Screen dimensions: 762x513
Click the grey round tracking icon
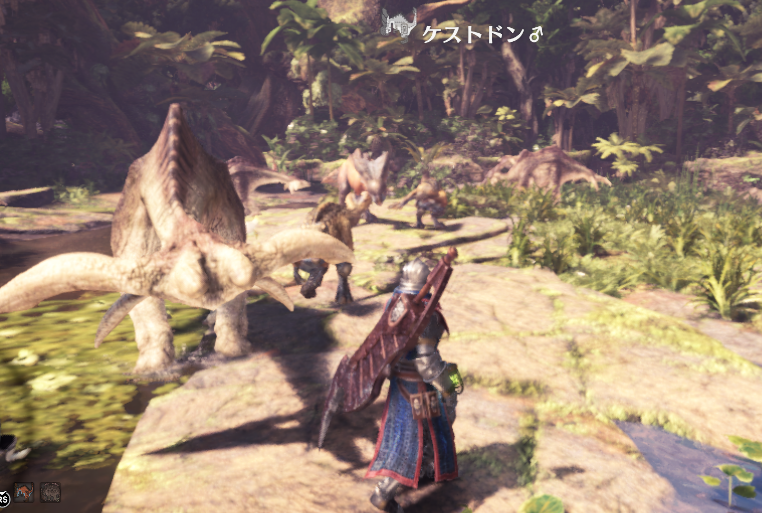pos(50,491)
